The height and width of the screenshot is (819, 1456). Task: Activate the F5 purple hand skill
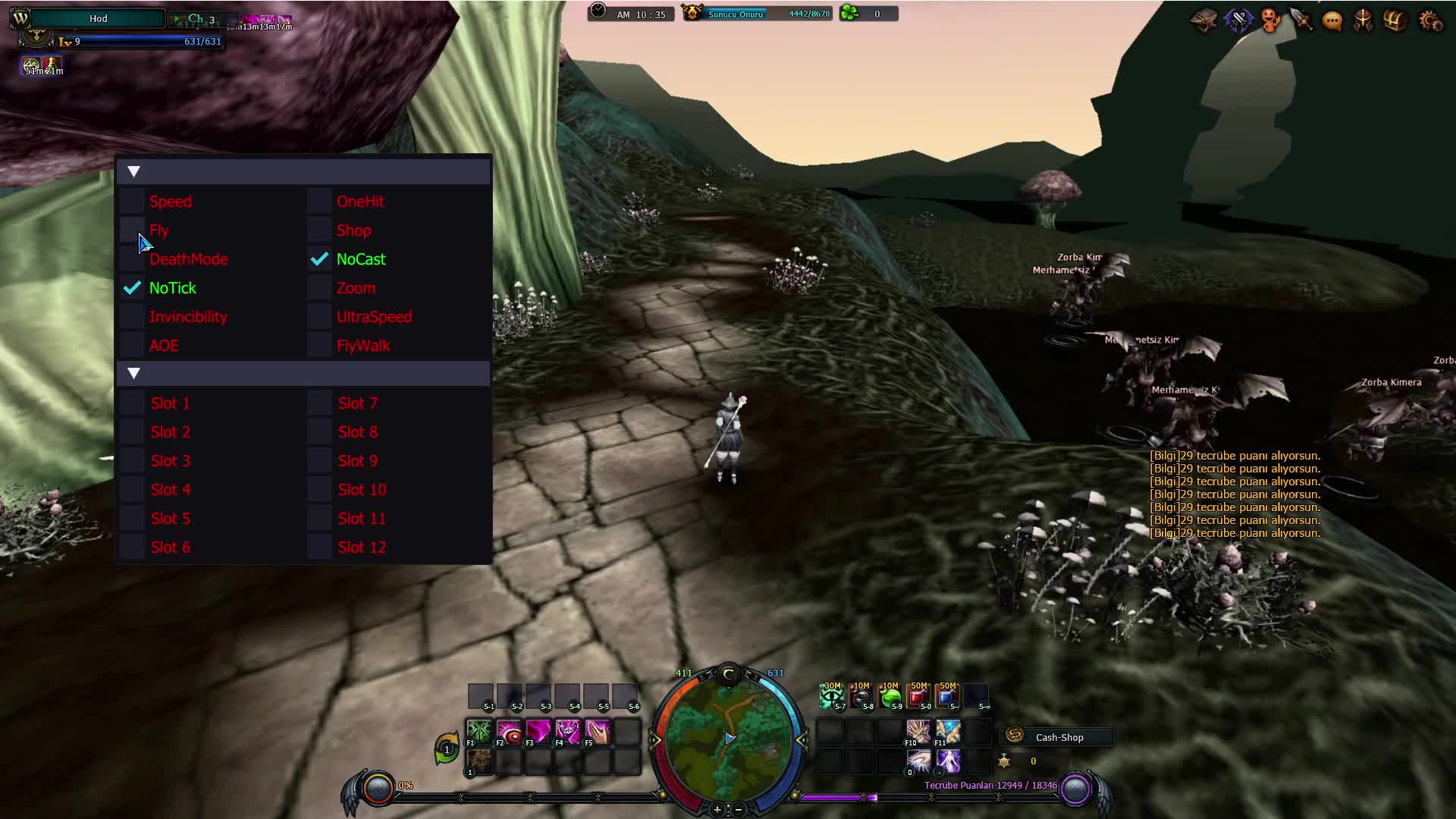click(598, 733)
